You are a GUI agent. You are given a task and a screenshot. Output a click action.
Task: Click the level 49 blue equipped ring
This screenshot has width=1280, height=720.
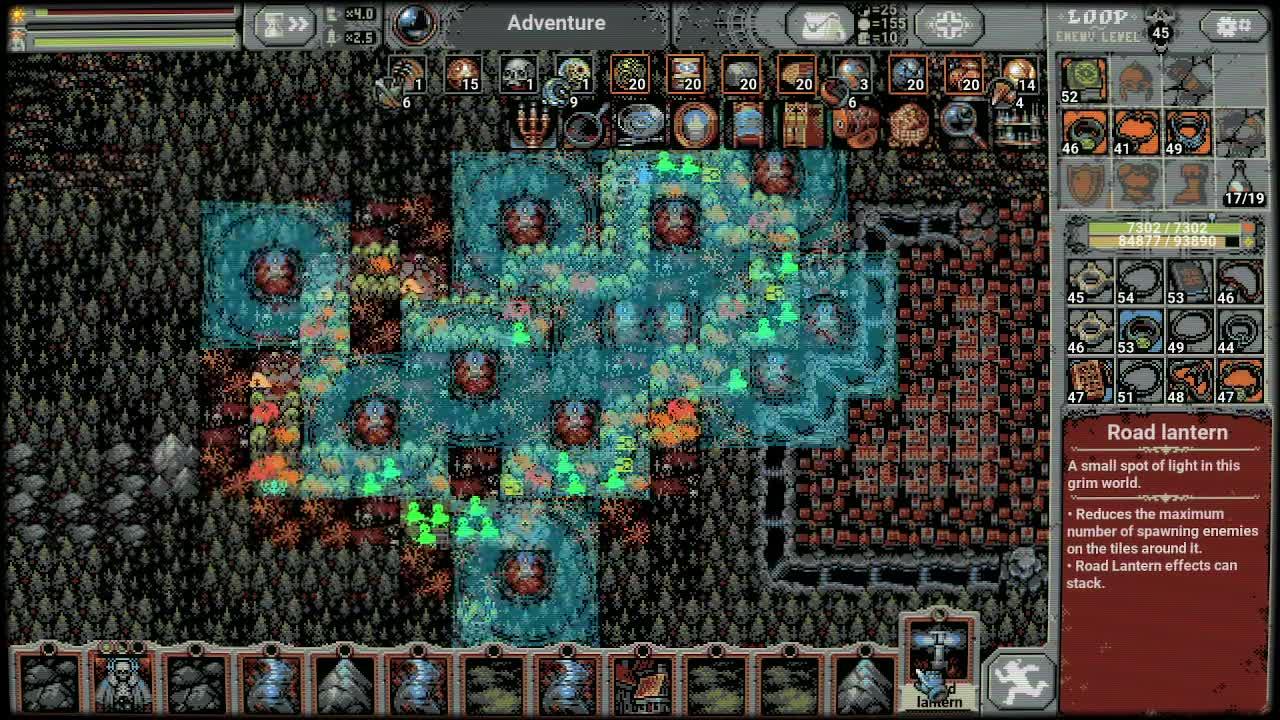click(1188, 132)
